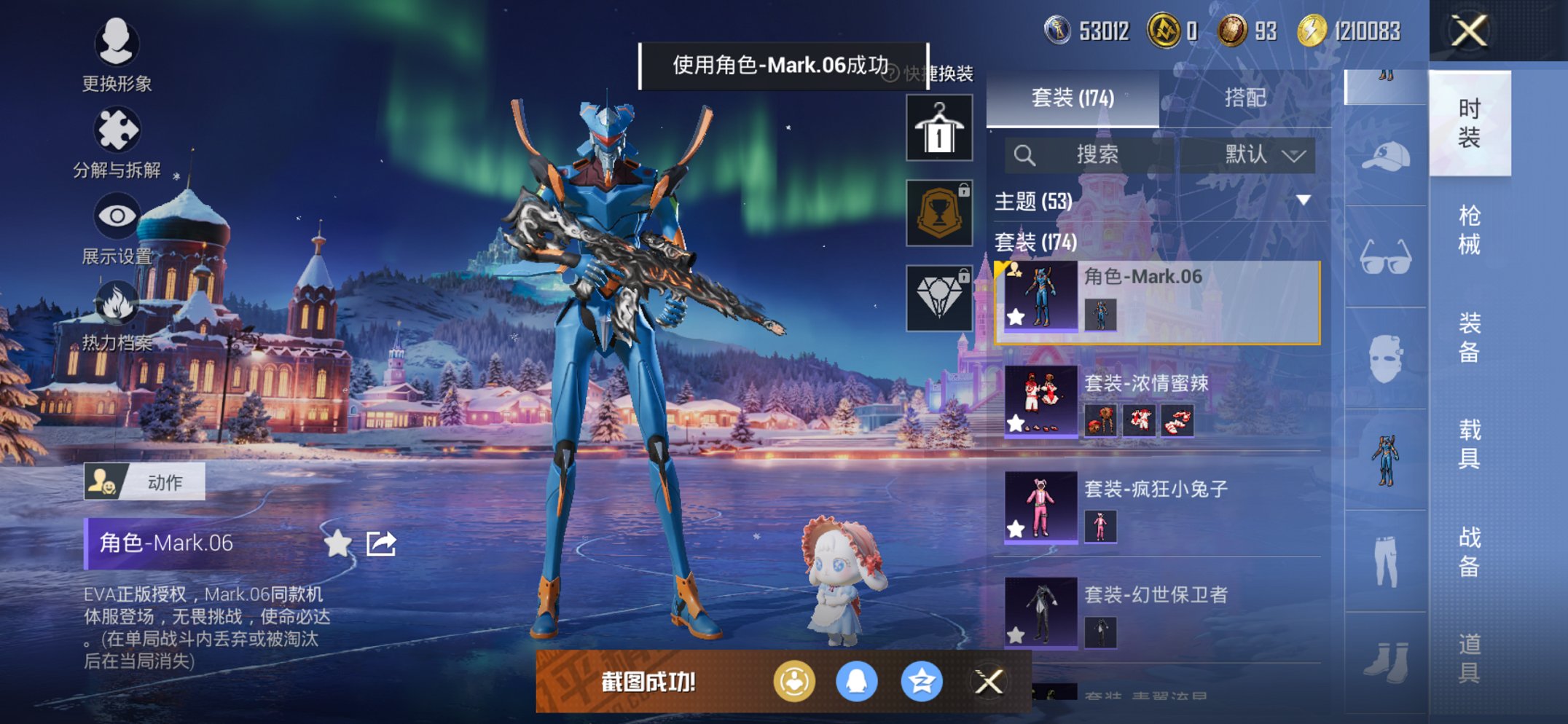
Task: Toggle the locked trophy display slot
Action: pyautogui.click(x=940, y=213)
